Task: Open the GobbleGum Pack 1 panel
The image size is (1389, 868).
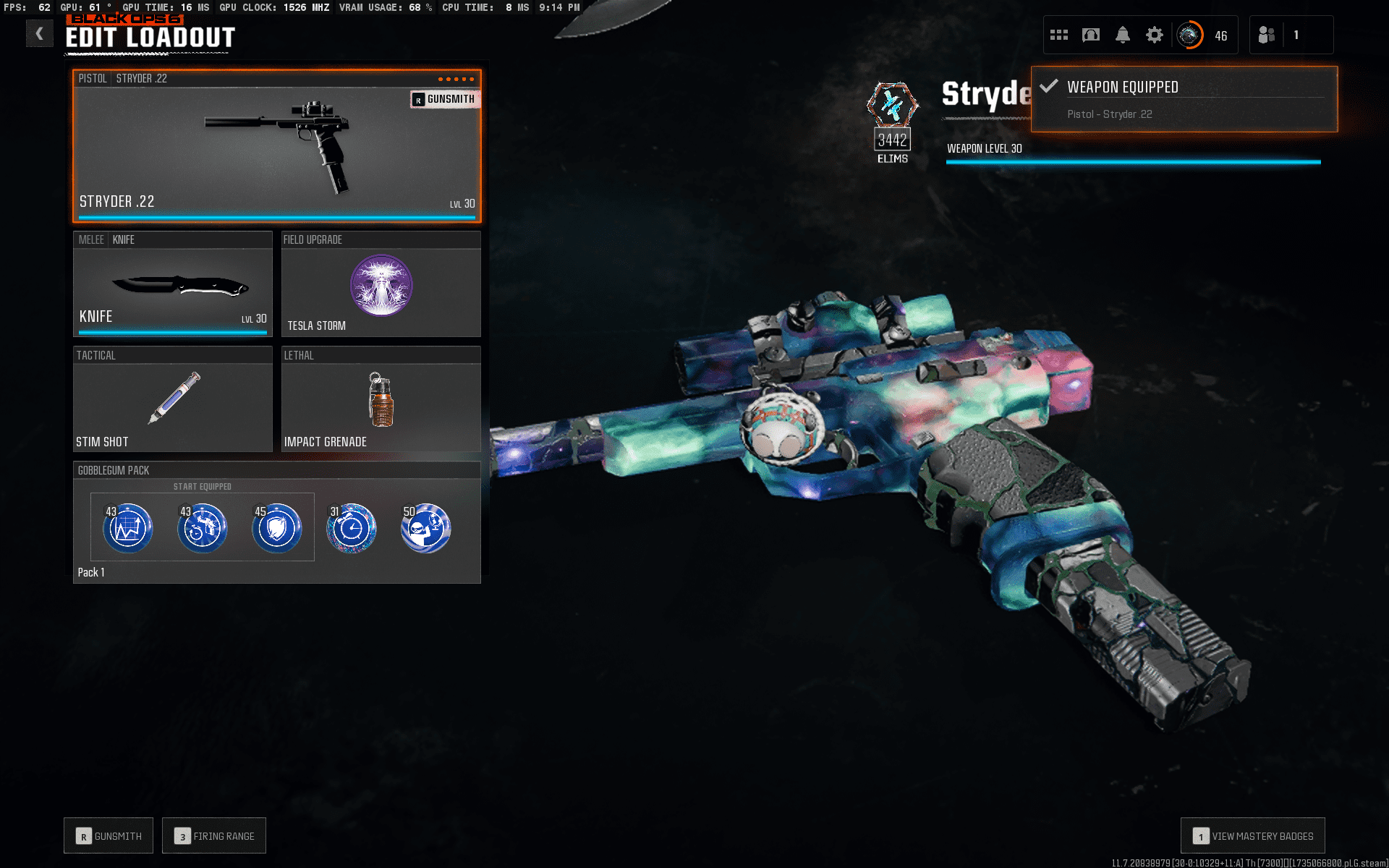Action: (276, 522)
